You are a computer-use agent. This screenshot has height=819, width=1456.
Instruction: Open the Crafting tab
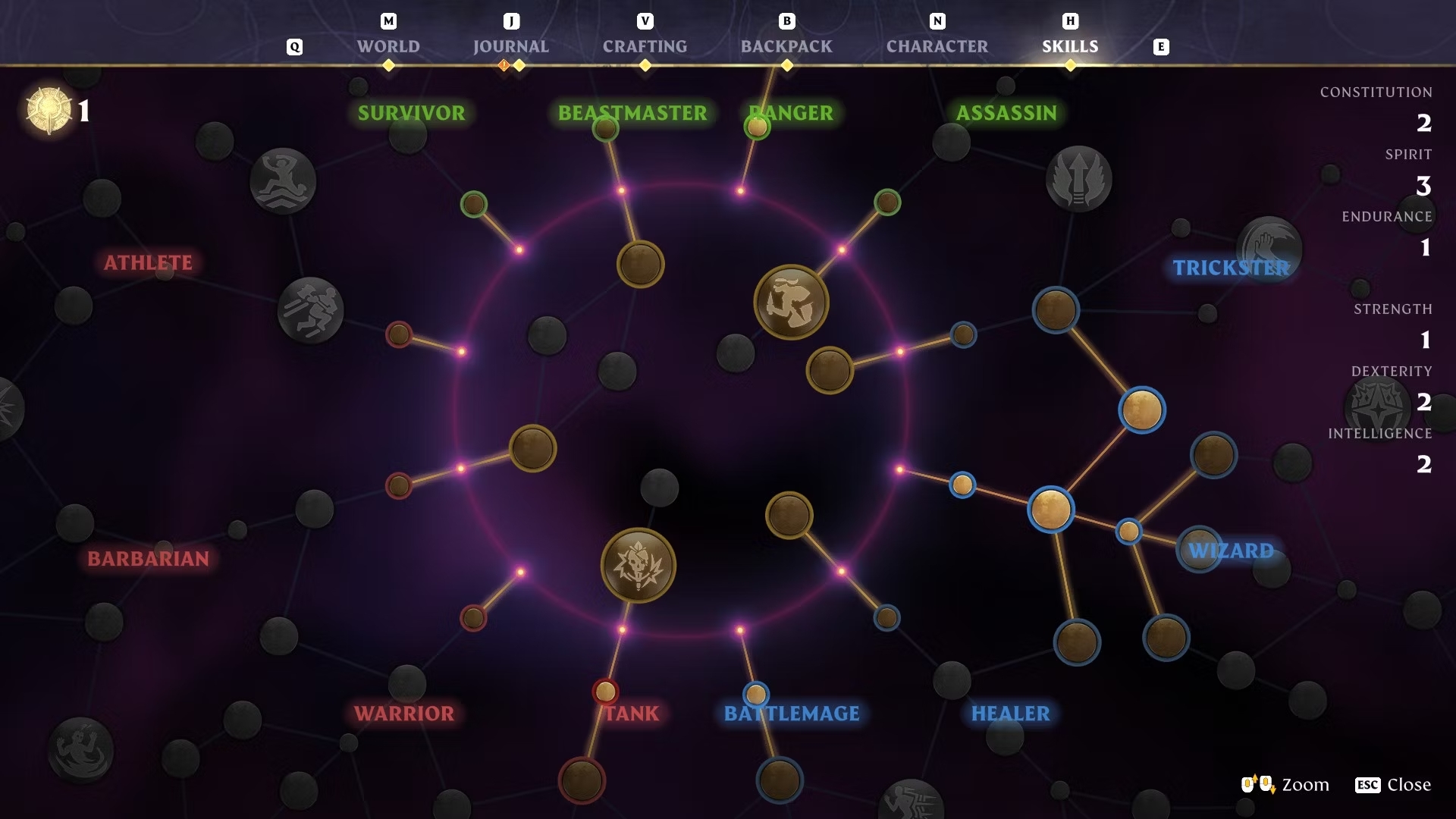pyautogui.click(x=645, y=46)
